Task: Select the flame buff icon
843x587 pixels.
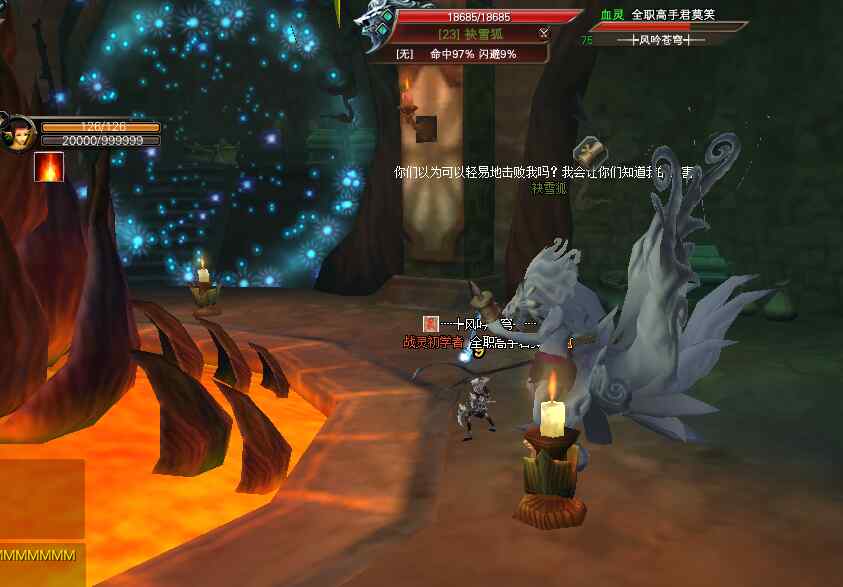Action: 48,166
